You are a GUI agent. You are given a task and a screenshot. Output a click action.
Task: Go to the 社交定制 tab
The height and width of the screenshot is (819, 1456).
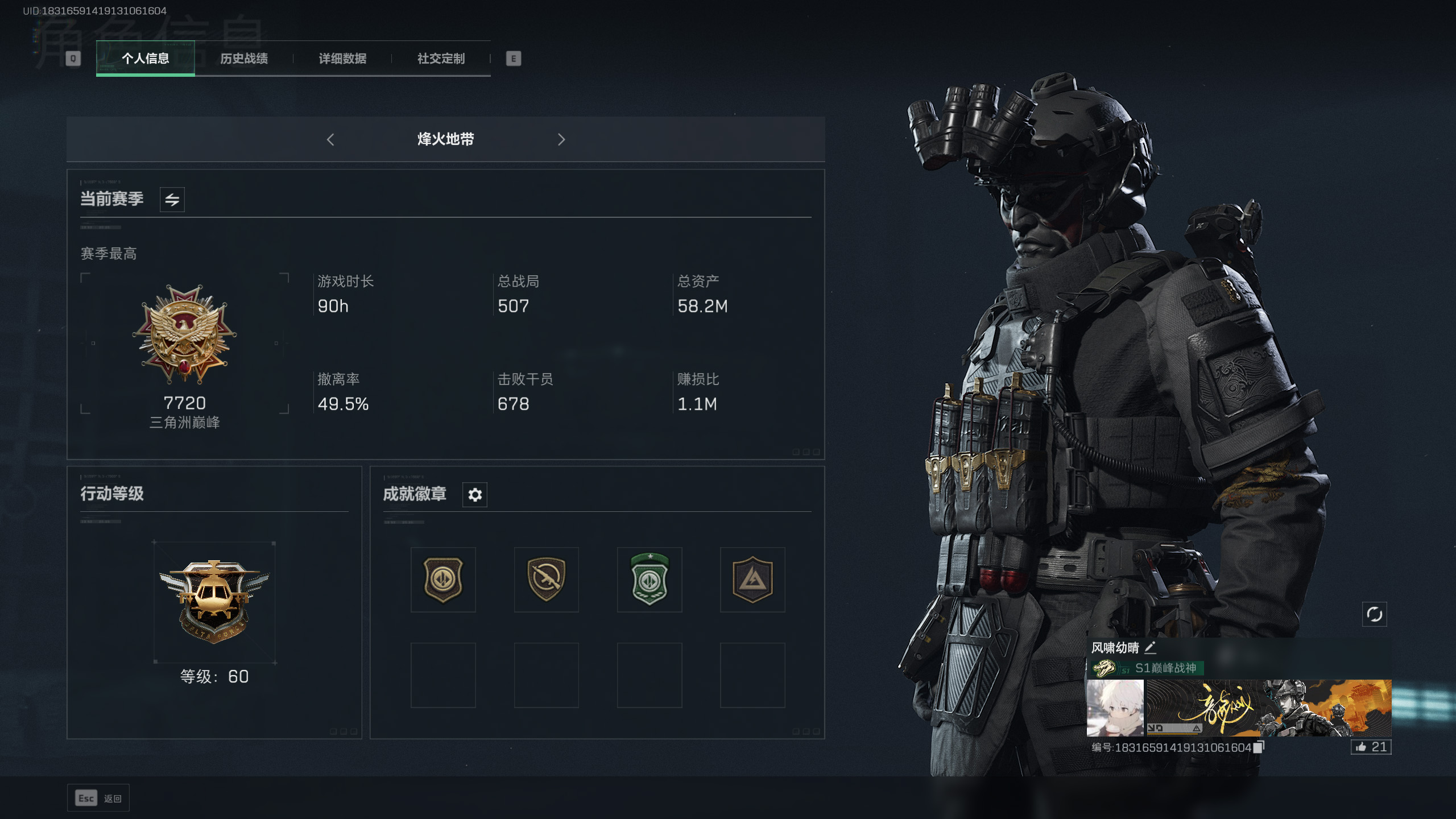point(441,59)
